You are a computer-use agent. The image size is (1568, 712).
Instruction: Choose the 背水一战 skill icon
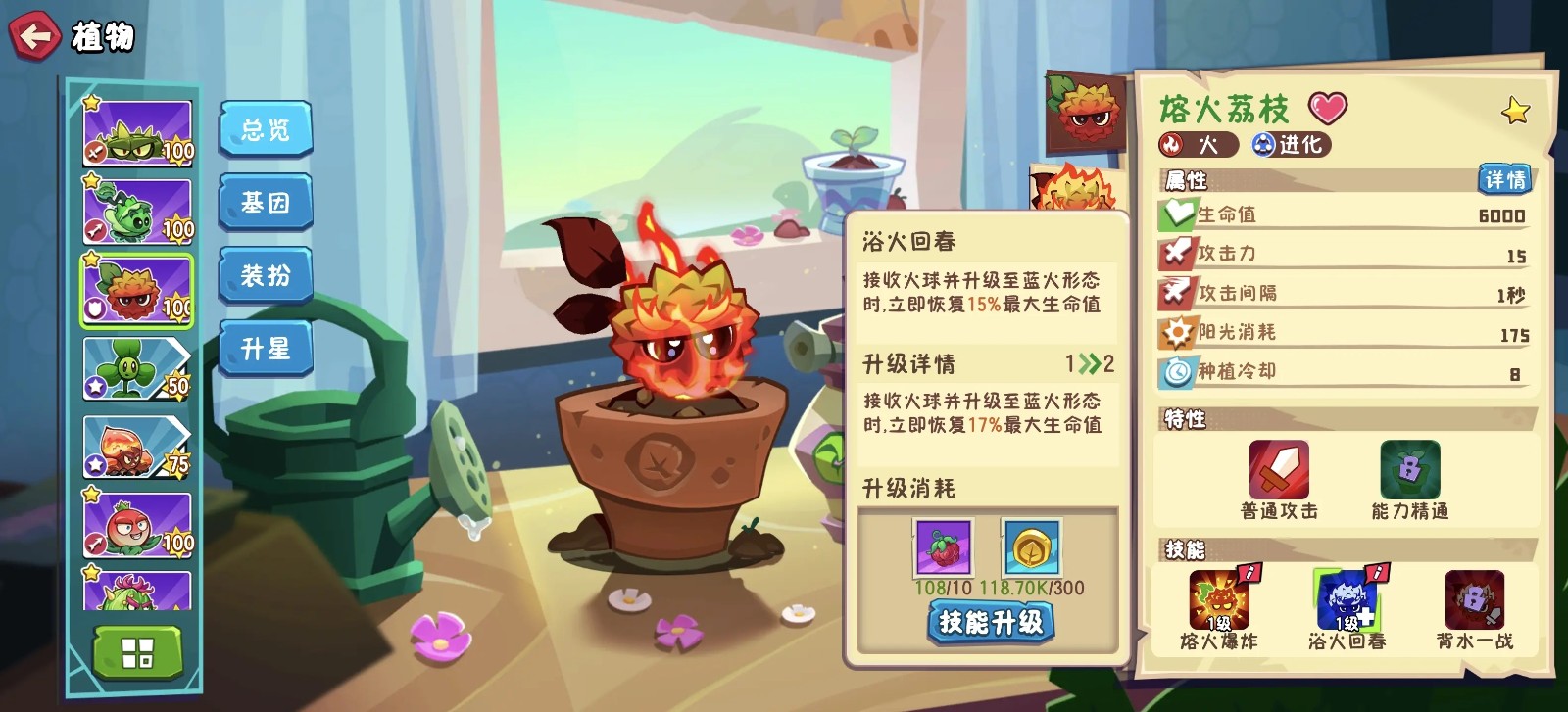point(1474,599)
